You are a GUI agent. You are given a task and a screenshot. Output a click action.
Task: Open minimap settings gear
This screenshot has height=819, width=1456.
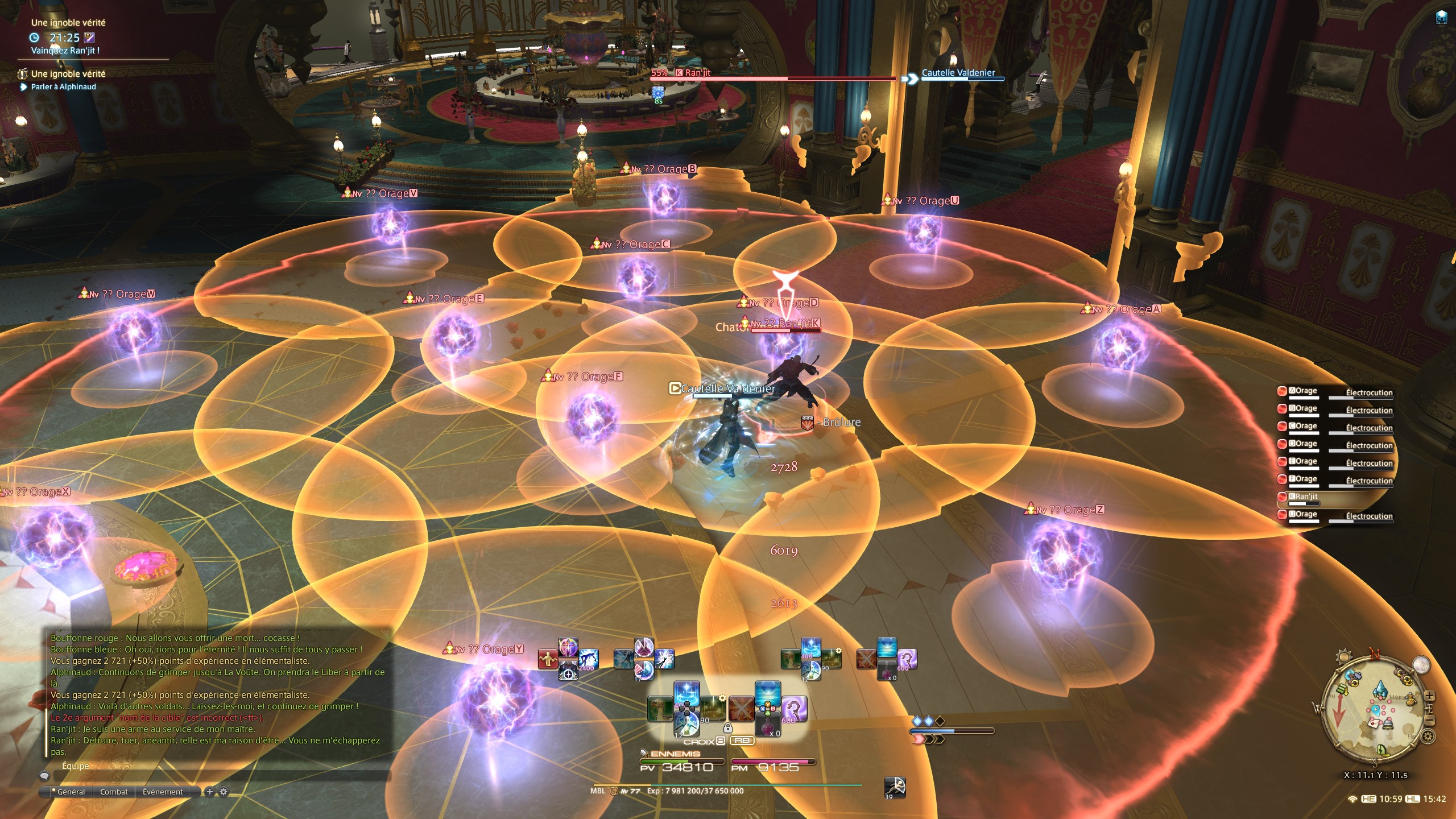pyautogui.click(x=1427, y=737)
